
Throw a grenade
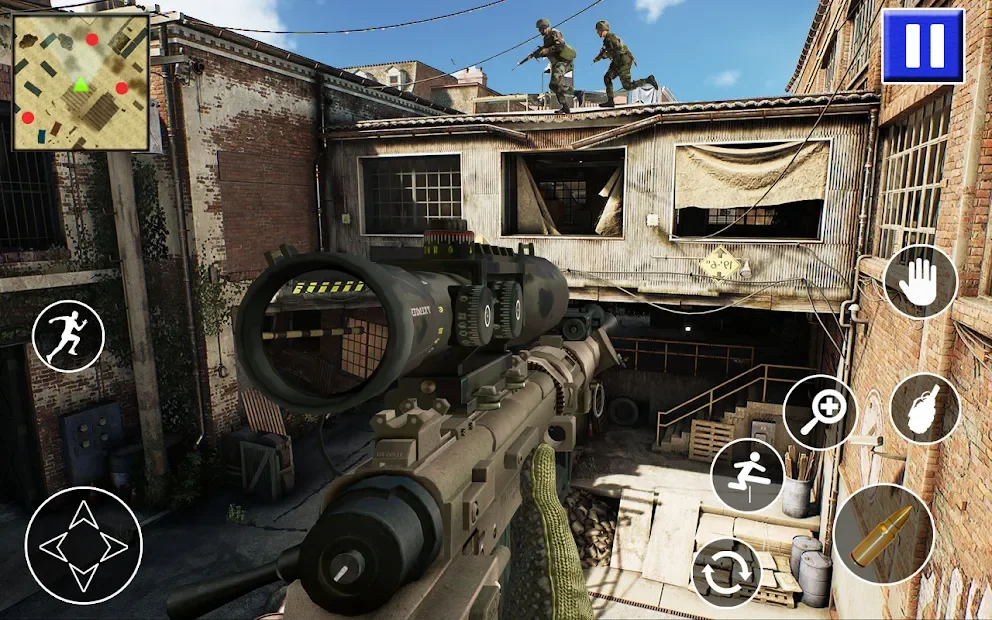point(924,408)
